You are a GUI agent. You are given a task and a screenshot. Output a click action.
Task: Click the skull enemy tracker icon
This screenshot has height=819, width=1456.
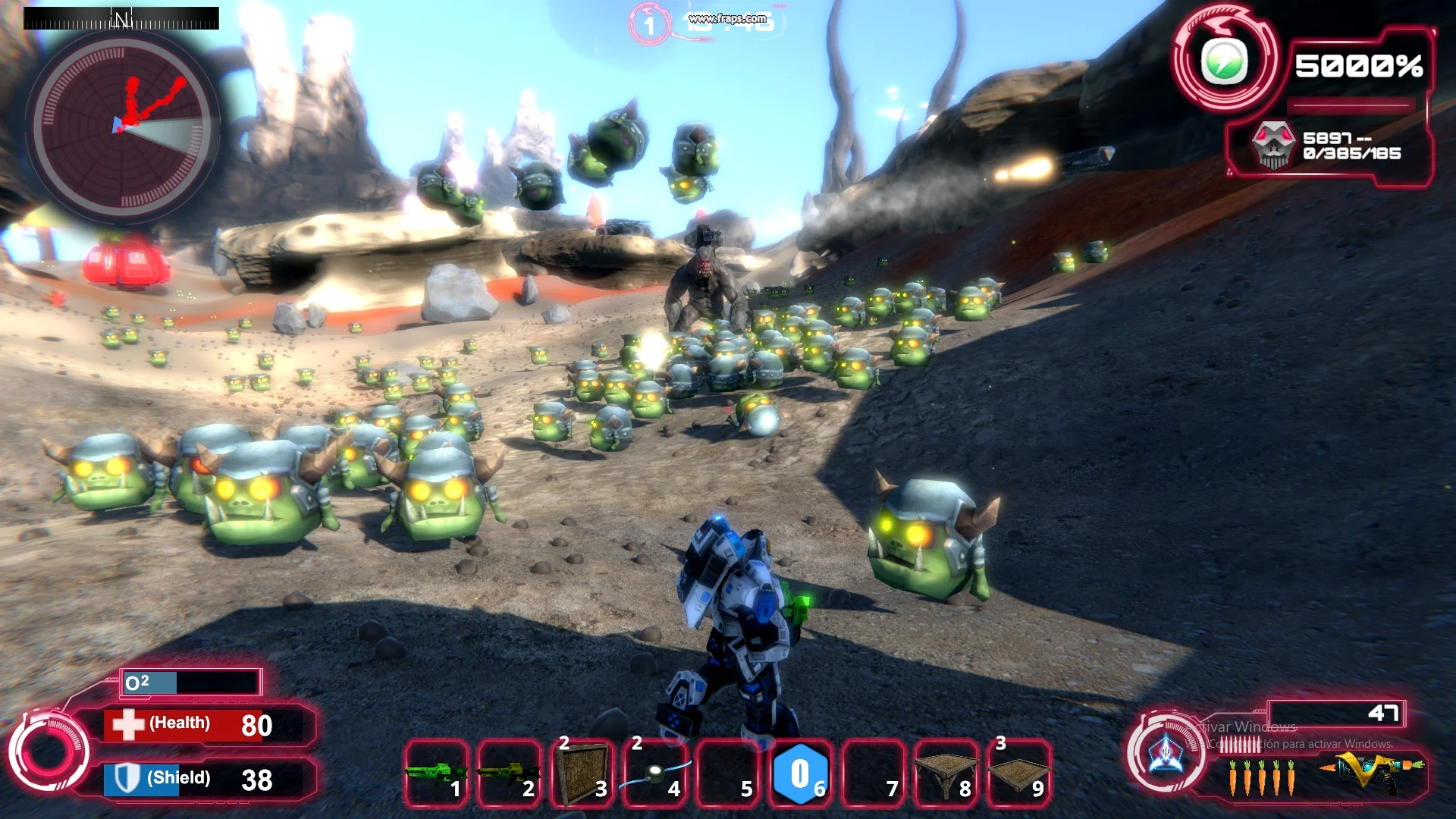1273,144
